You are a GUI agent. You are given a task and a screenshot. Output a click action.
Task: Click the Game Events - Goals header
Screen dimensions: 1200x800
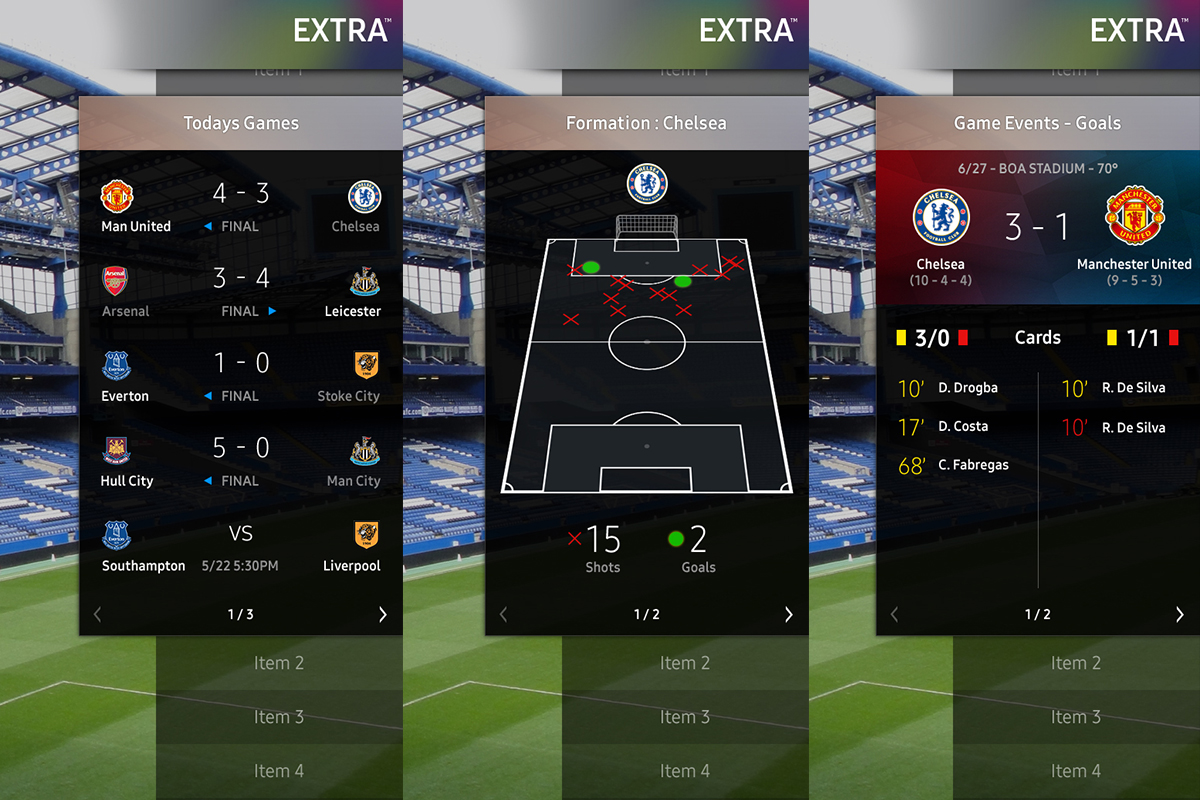click(1037, 123)
